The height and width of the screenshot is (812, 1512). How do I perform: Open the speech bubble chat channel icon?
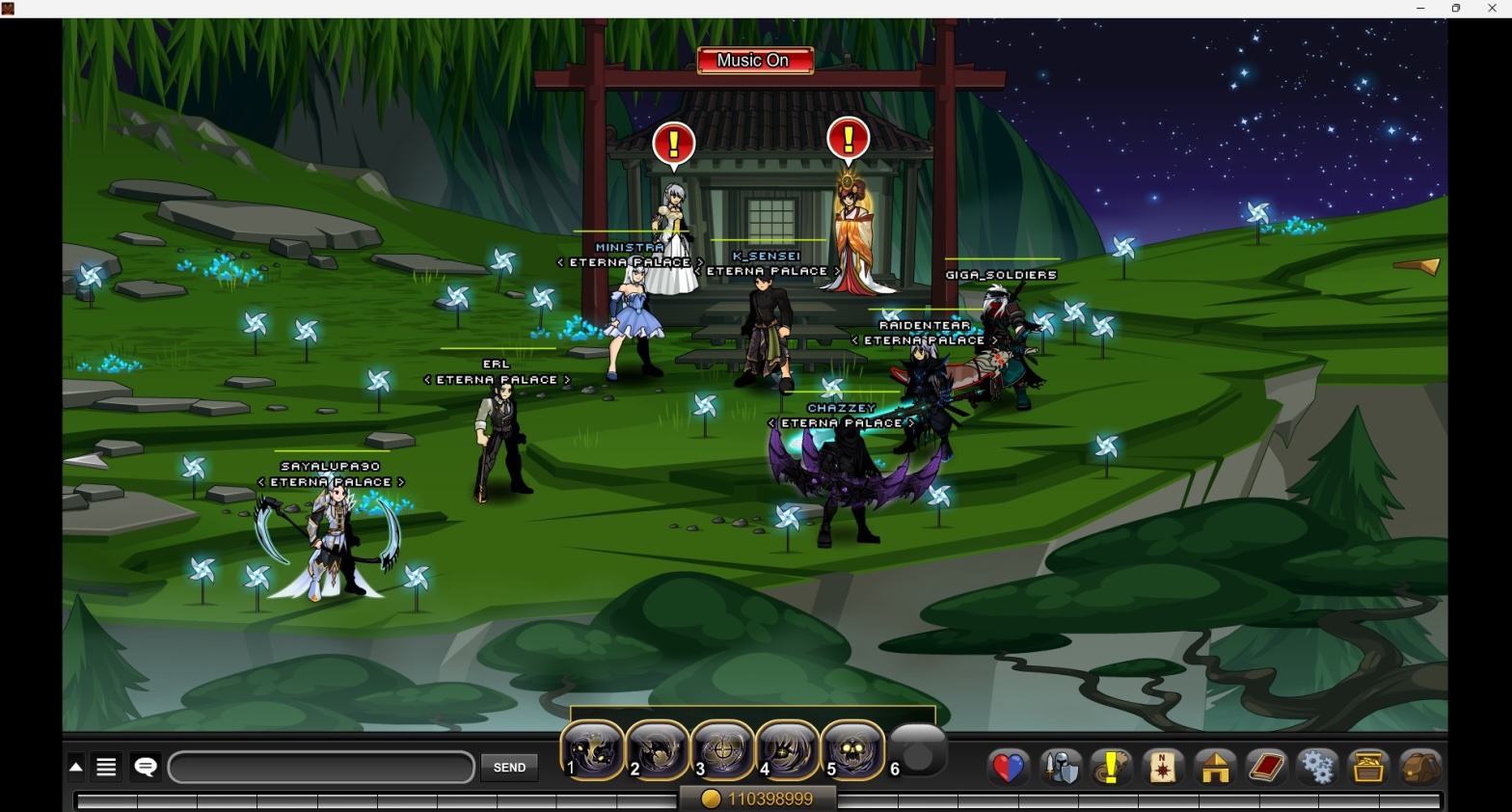(146, 767)
